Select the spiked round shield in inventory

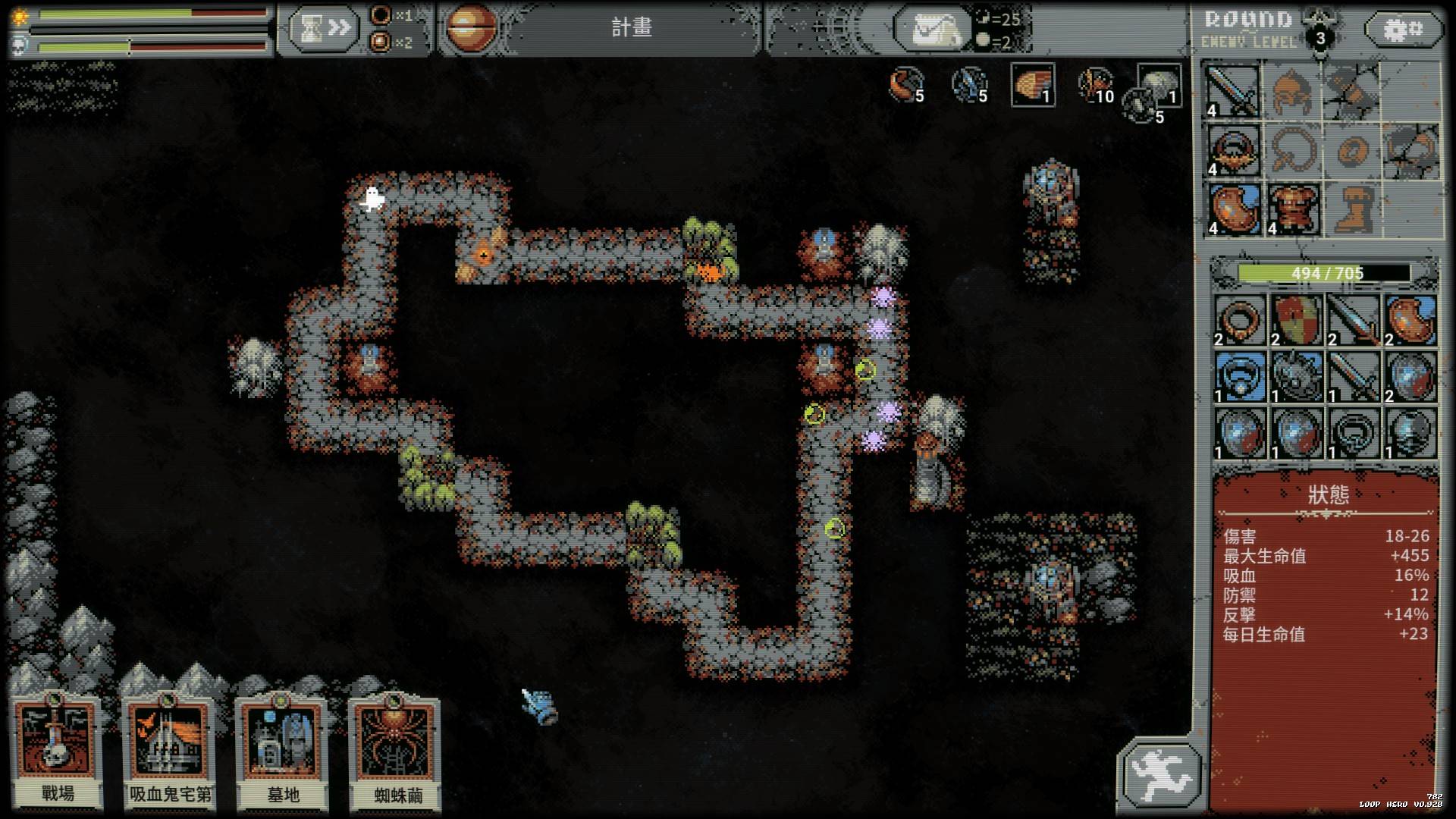click(1296, 377)
